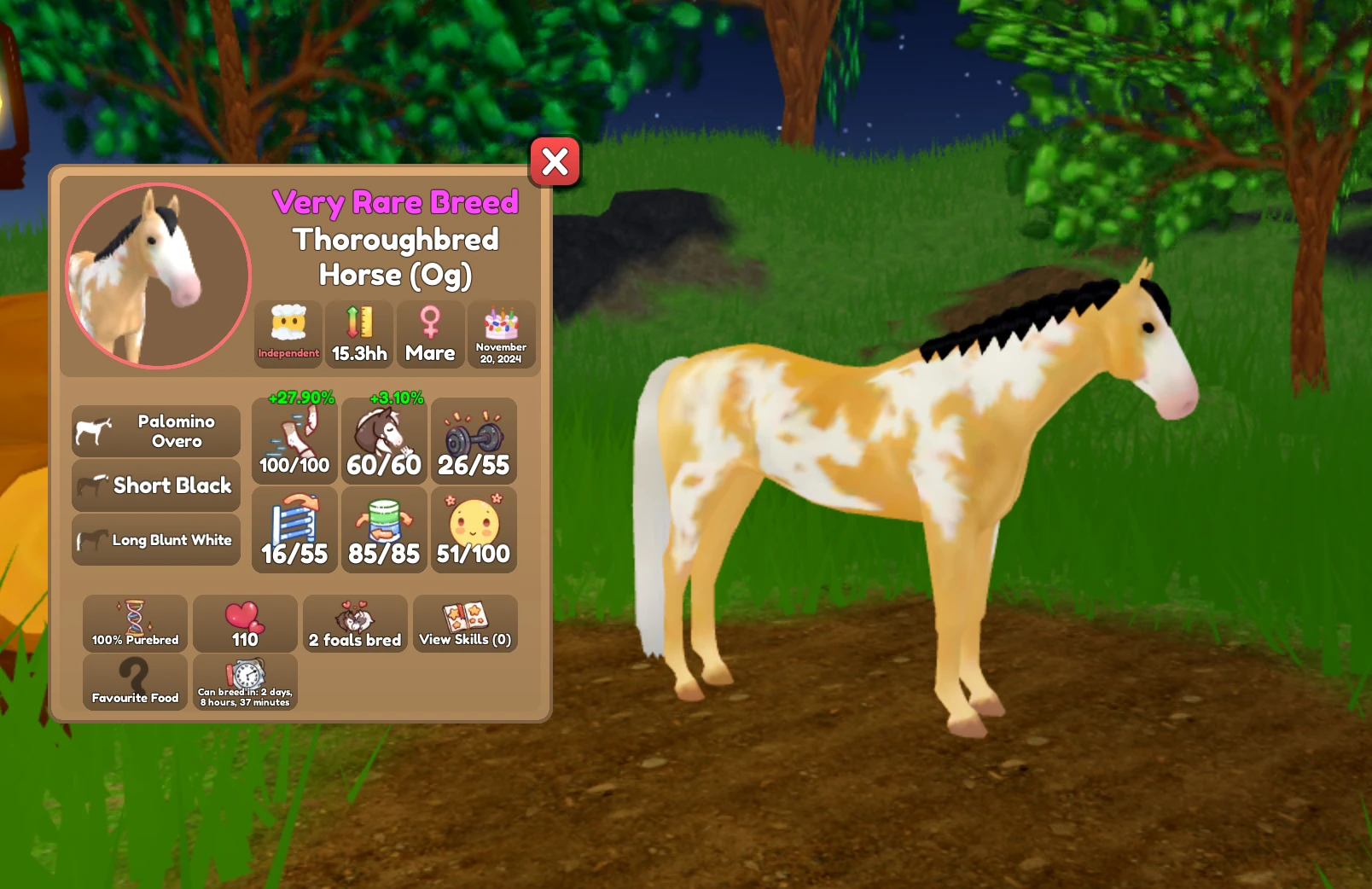This screenshot has height=889, width=1372.
Task: Select the Palomino Overo coat entry
Action: pyautogui.click(x=155, y=430)
